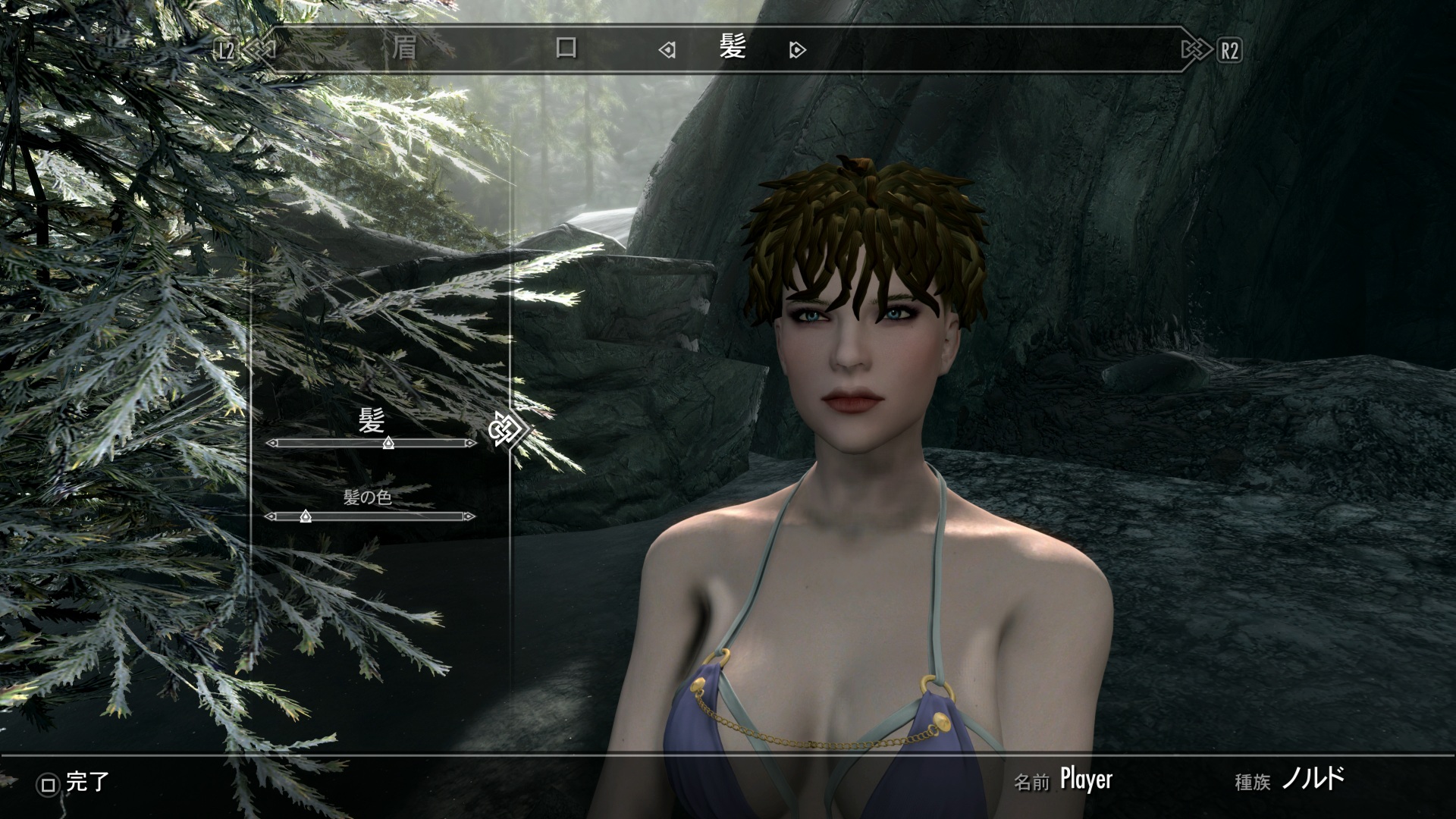
Task: Click the left arrow beside the 髪 tab
Action: click(667, 50)
